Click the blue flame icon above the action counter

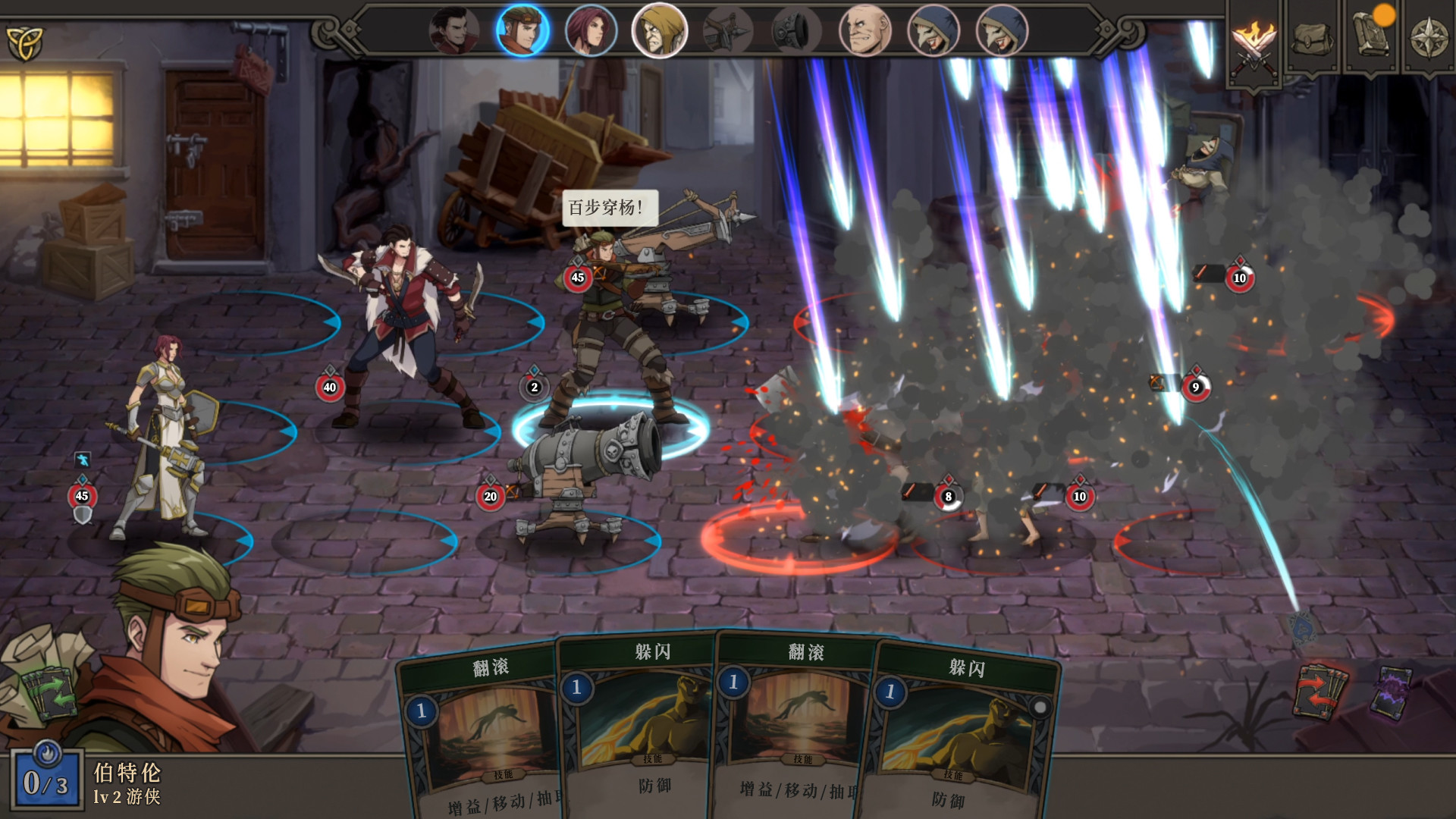tap(47, 751)
